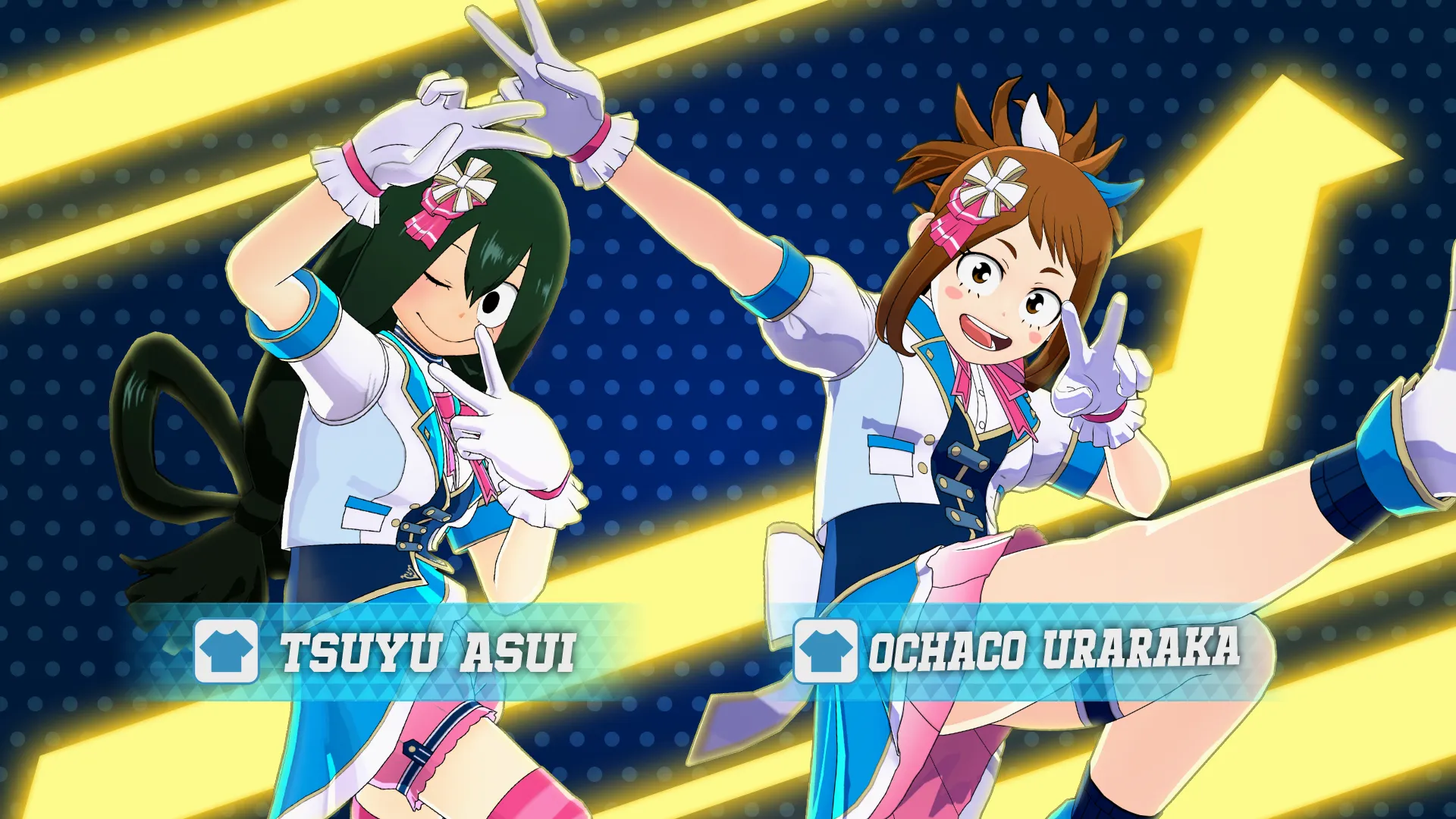Click the shirt icon beside Ochaco Uraraka

click(x=825, y=651)
